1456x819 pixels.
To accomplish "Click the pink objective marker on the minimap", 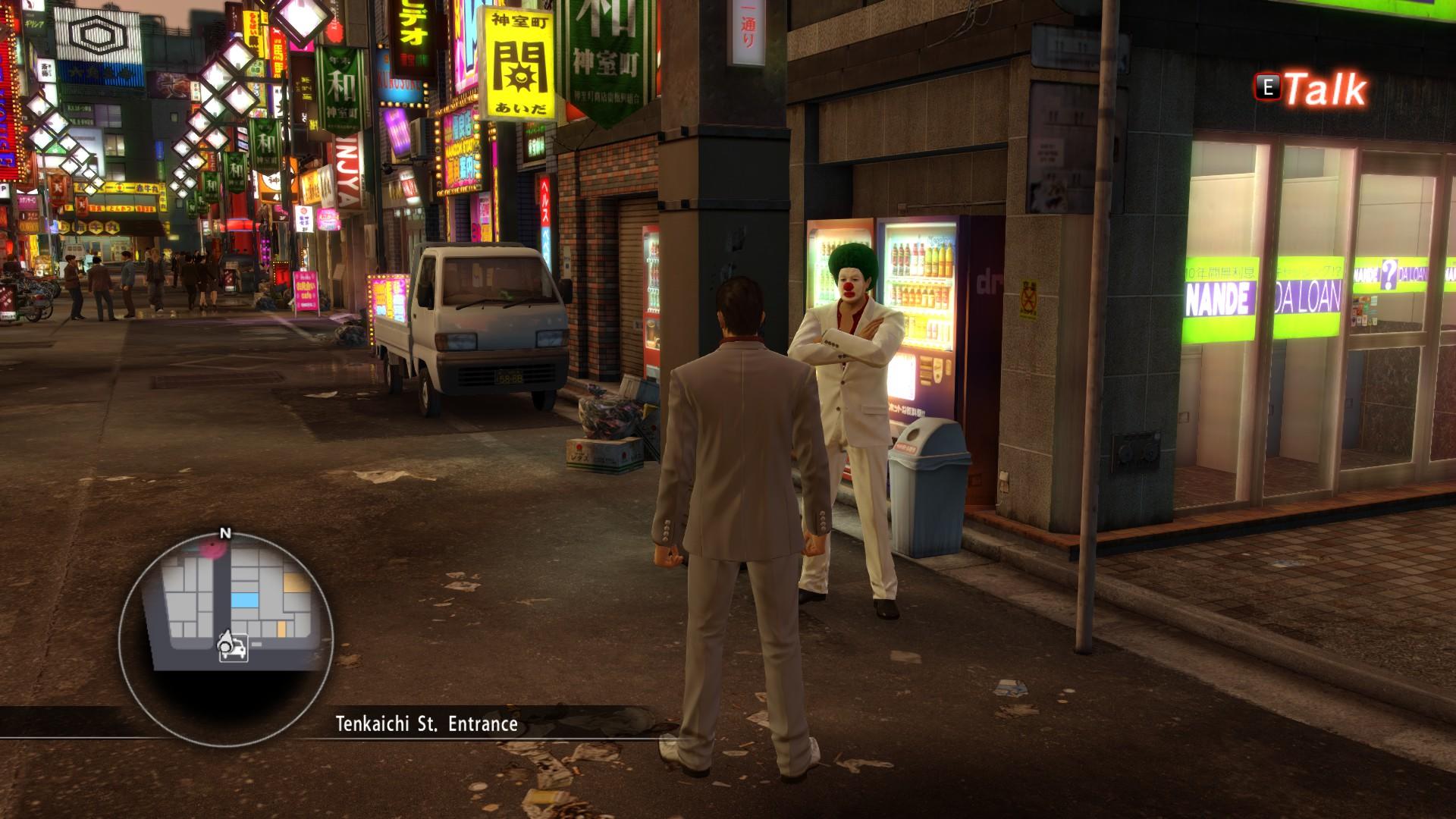I will (212, 548).
